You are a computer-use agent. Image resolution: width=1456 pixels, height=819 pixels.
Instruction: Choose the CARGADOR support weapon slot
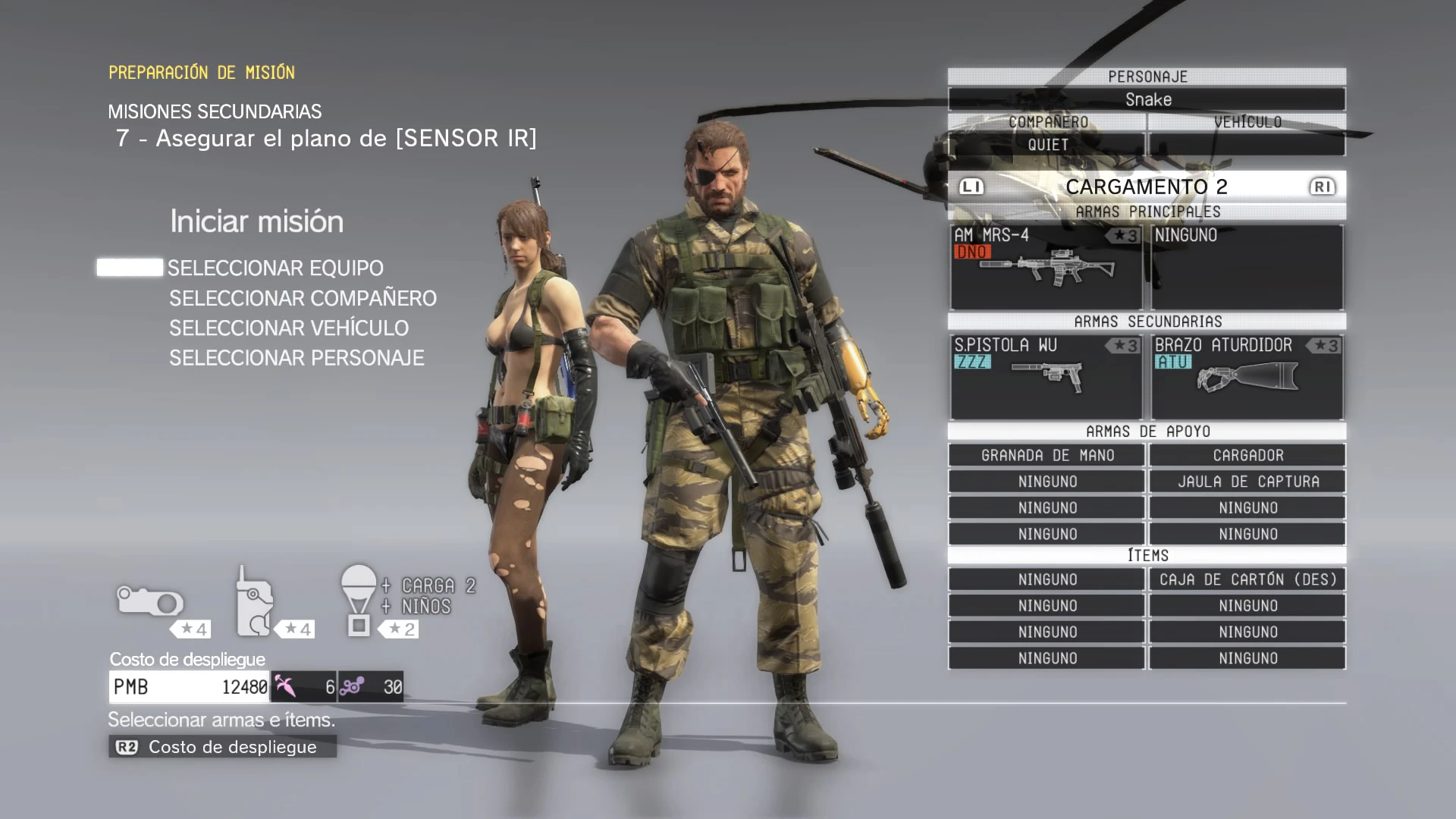pos(1247,456)
